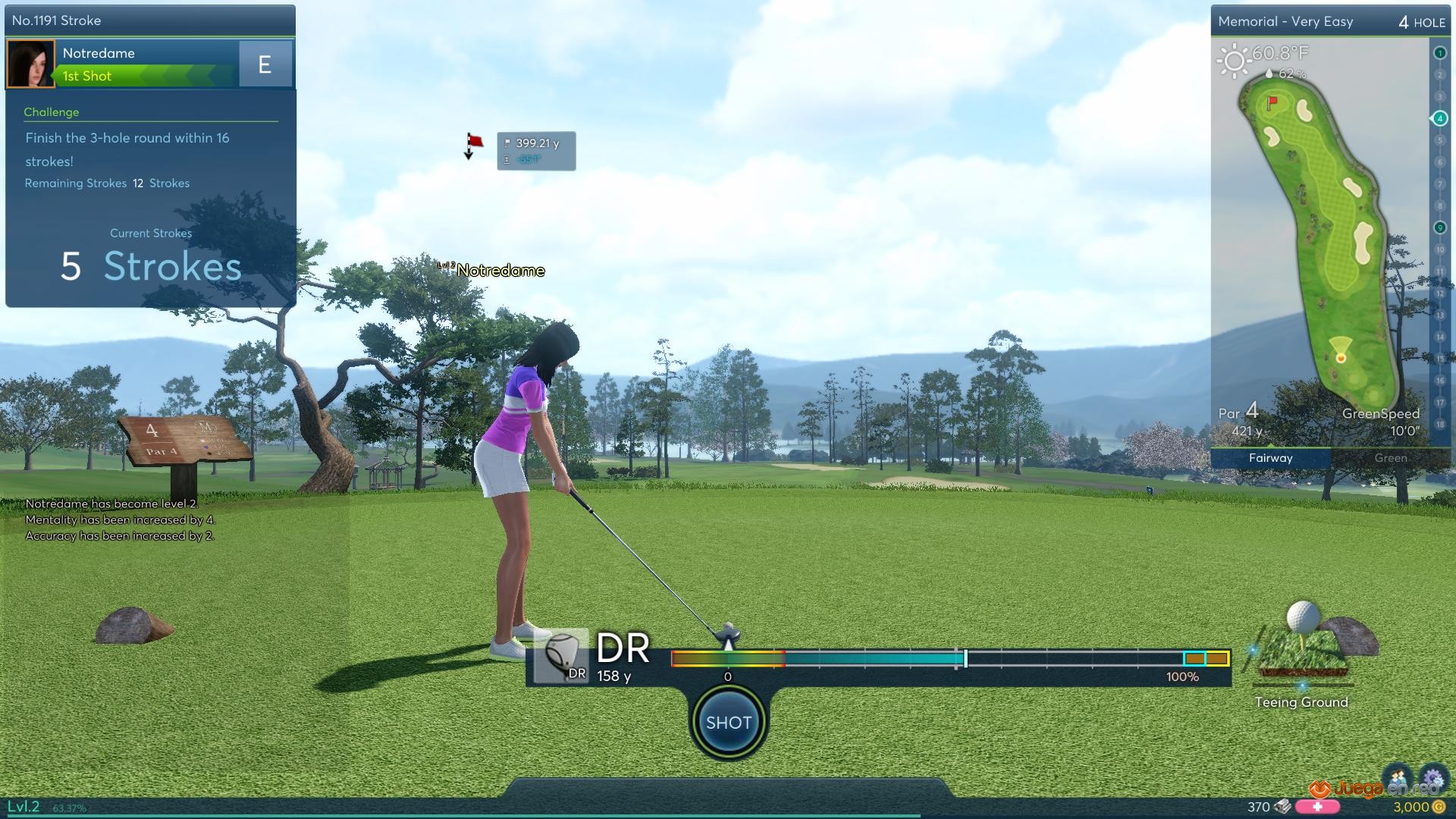Open the settings gear icon
The width and height of the screenshot is (1456, 819).
click(x=1432, y=779)
